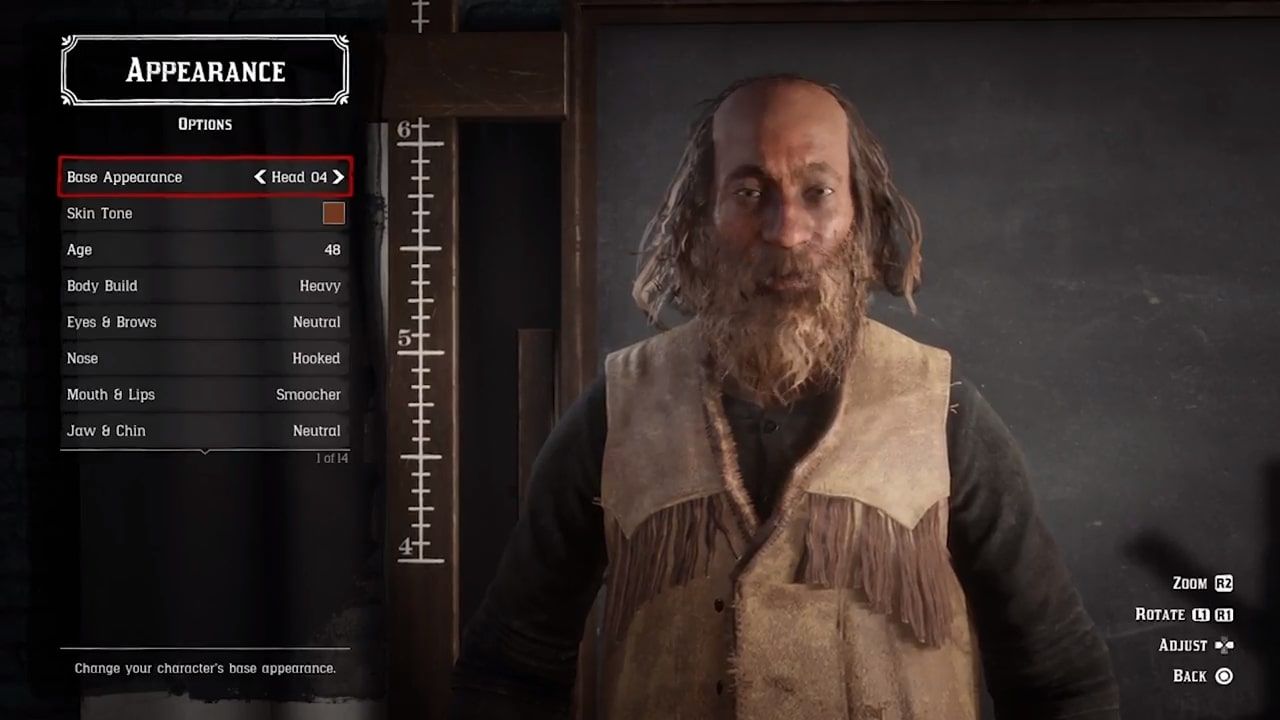Click the d-pad Adjust icon

(x=1225, y=646)
